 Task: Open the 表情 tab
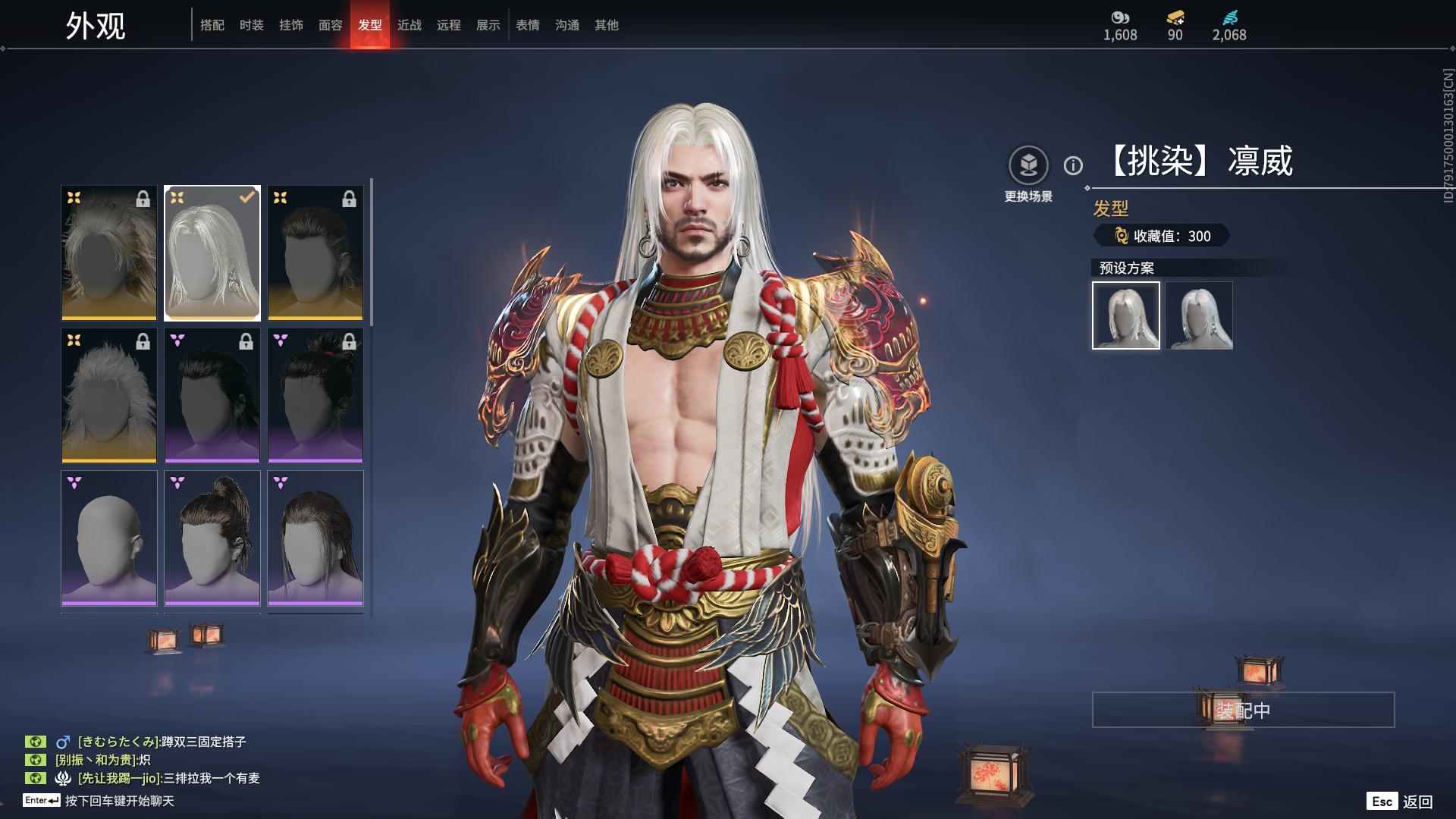coord(528,25)
